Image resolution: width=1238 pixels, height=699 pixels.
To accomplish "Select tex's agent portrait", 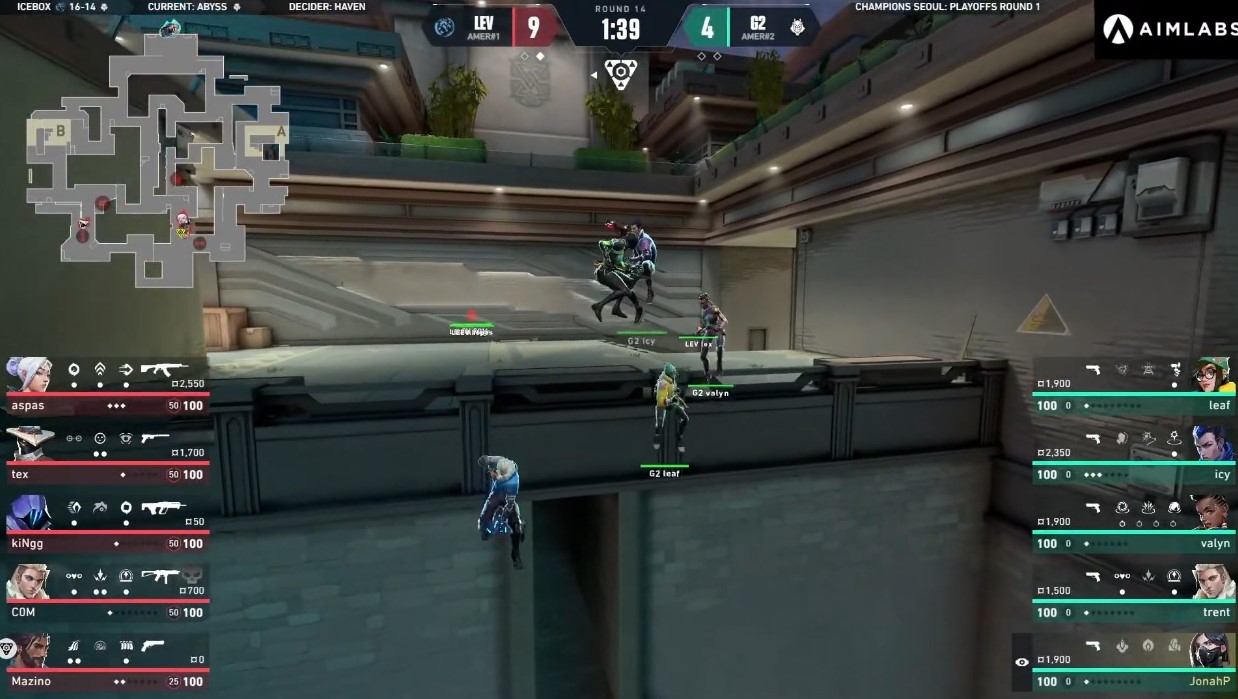I will (x=28, y=444).
